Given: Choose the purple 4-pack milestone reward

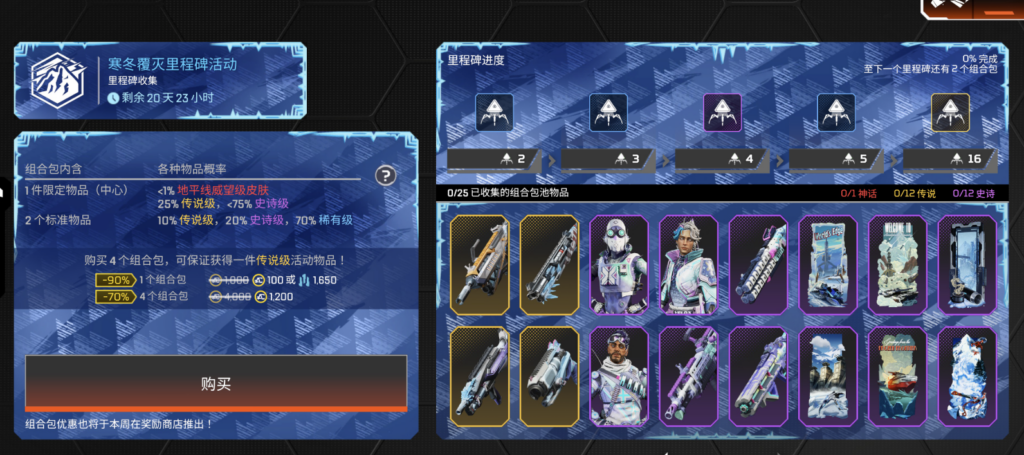Looking at the screenshot, I should [x=722, y=111].
